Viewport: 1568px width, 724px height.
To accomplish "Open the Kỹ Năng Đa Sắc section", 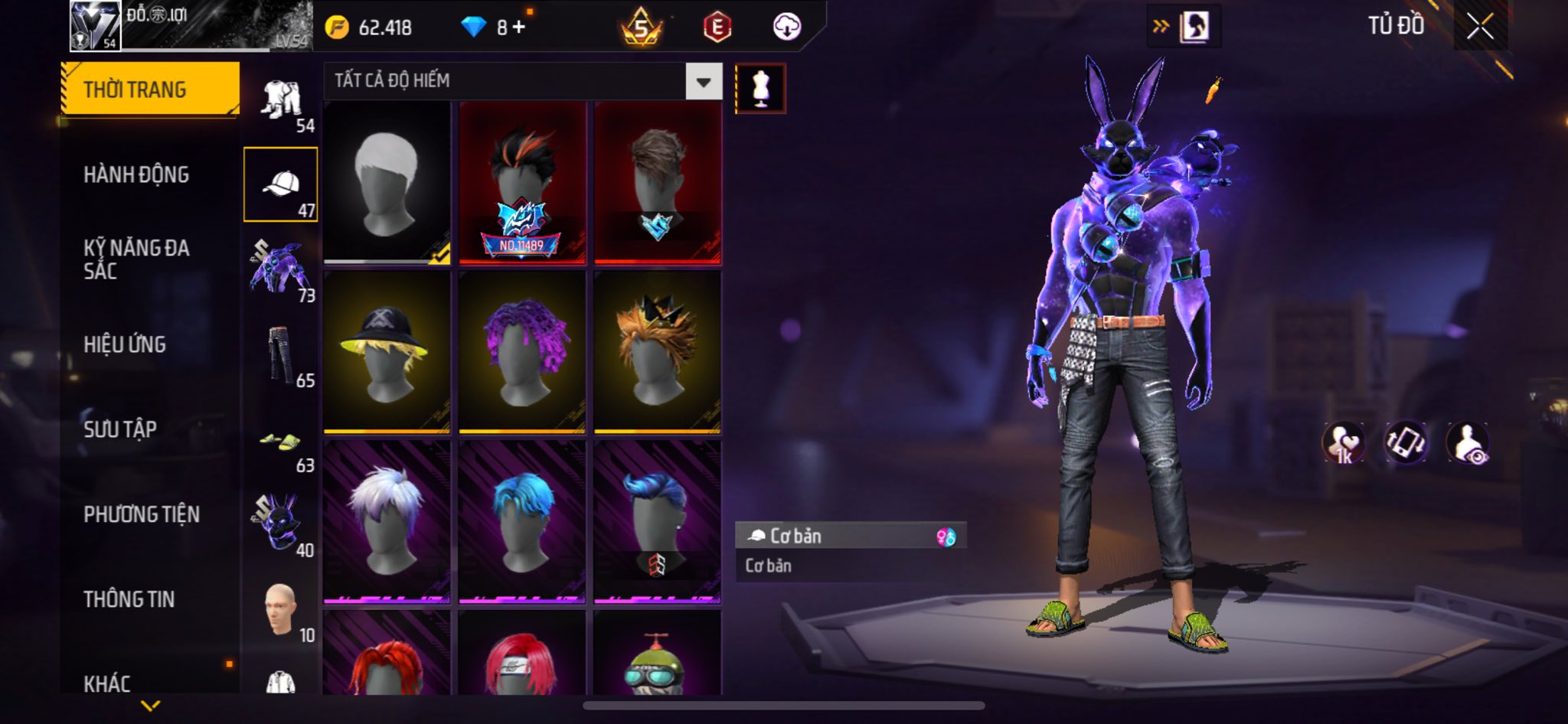I will tap(136, 259).
